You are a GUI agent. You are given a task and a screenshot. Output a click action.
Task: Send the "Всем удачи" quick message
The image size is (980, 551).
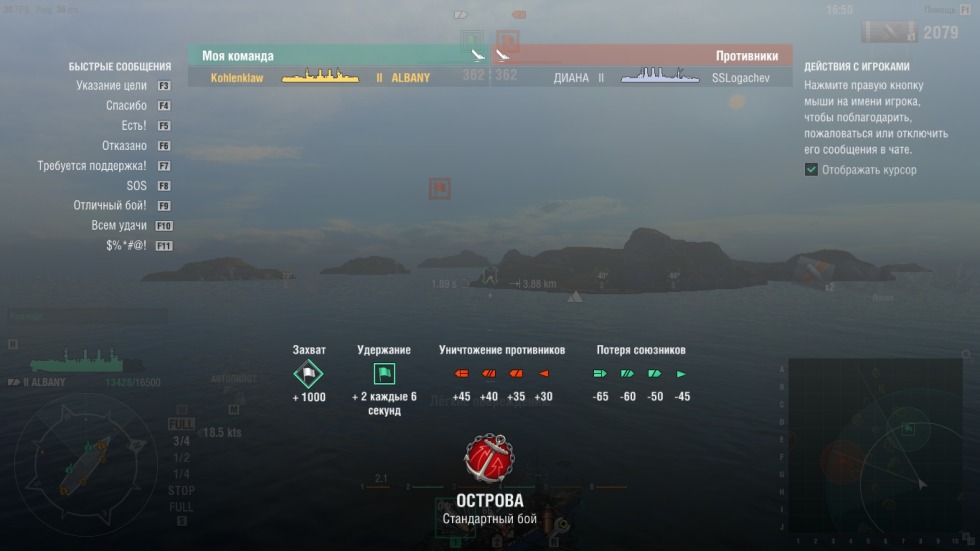tap(118, 226)
